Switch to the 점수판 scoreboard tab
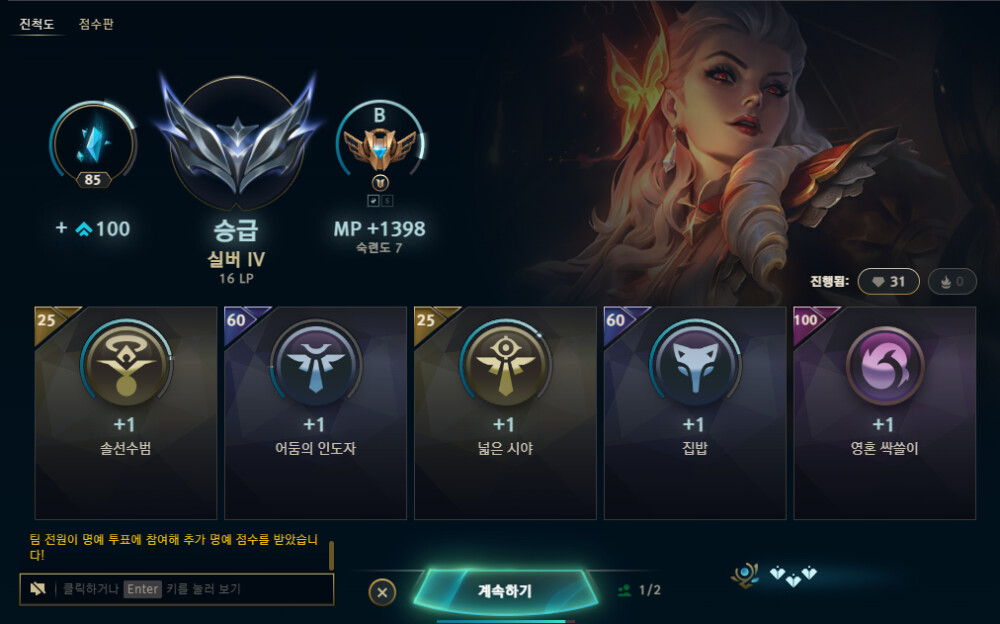The width and height of the screenshot is (1000, 624). [96, 24]
